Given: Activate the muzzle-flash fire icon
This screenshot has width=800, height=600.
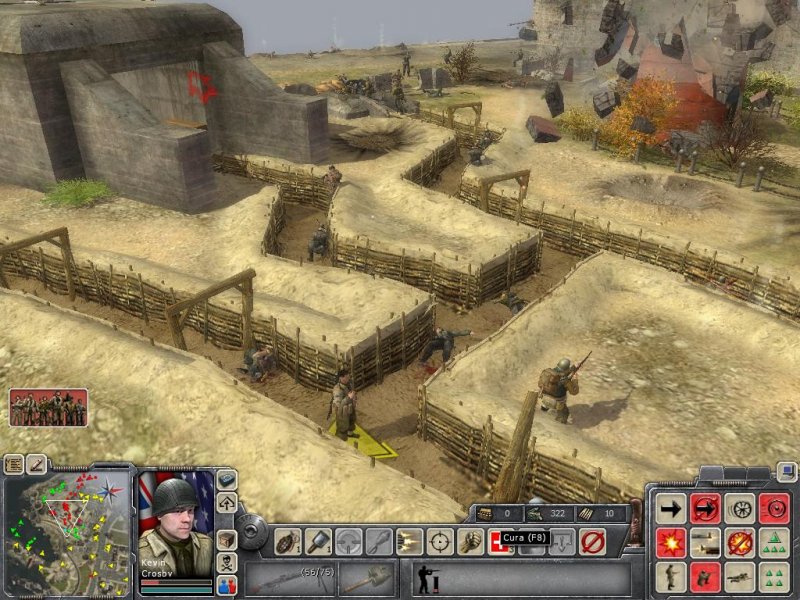Looking at the screenshot, I should click(x=409, y=541).
